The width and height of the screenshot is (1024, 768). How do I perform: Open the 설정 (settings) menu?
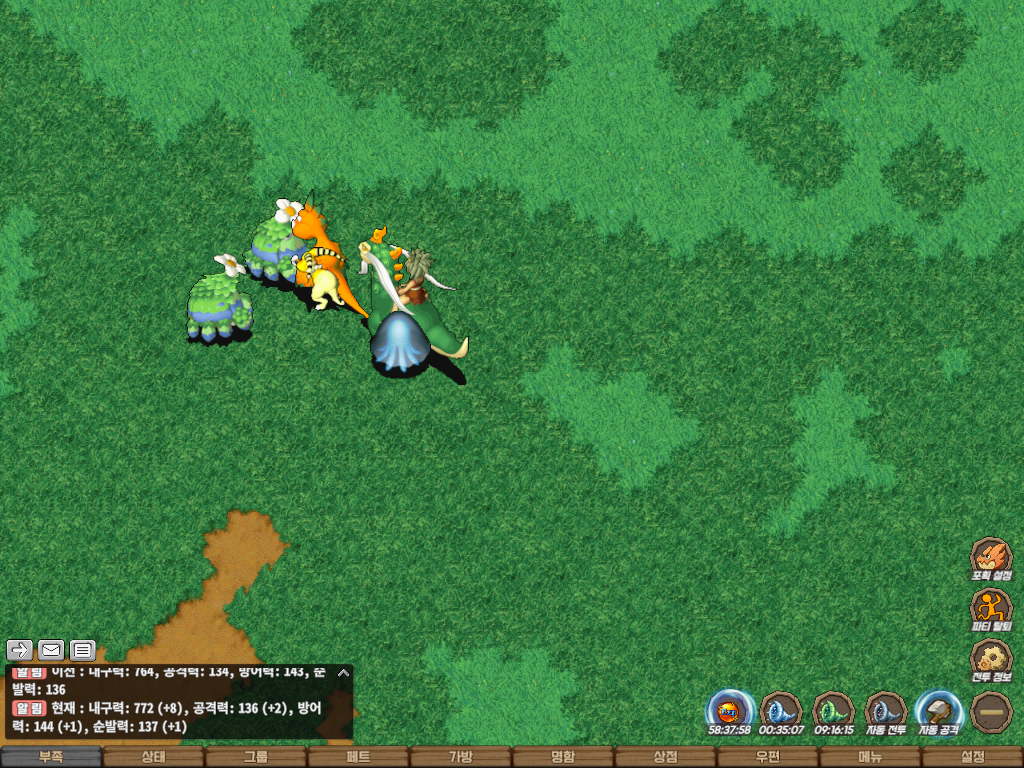coord(972,757)
